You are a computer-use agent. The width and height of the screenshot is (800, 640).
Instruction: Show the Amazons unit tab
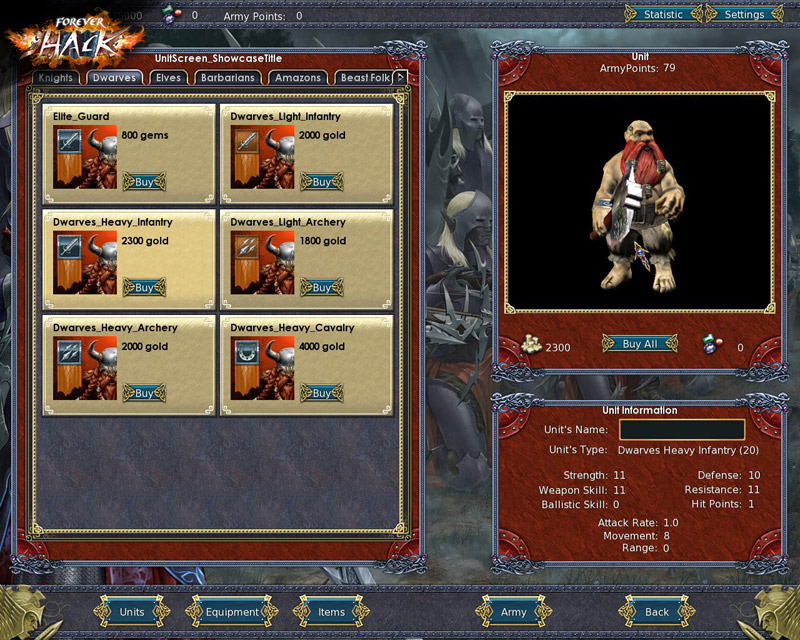(298, 78)
